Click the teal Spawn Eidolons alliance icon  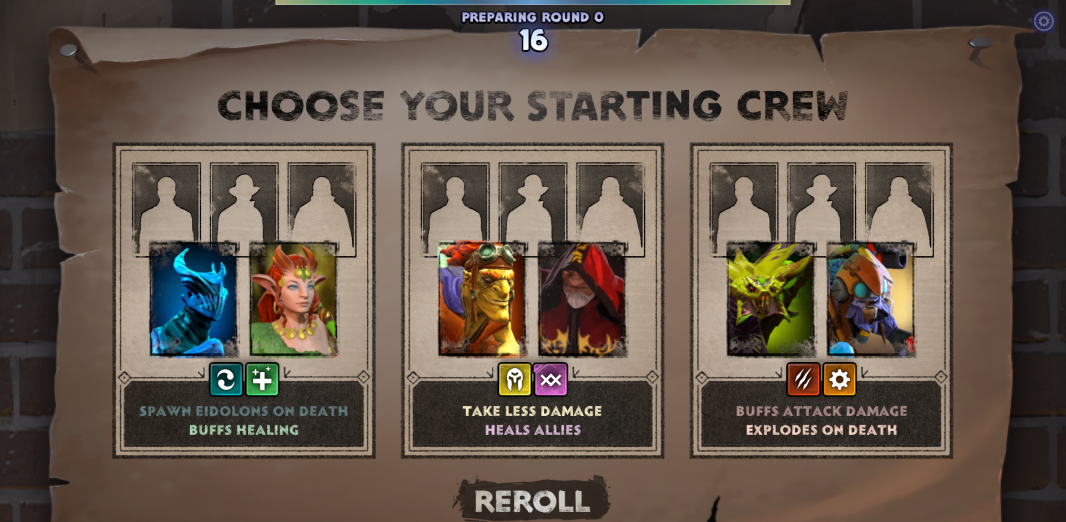[226, 380]
